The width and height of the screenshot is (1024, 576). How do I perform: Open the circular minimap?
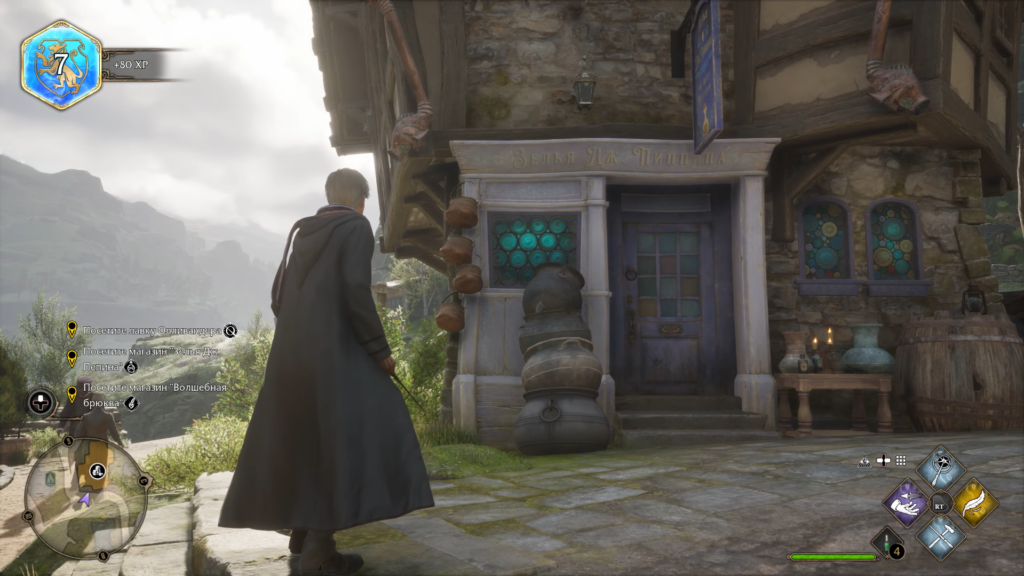pos(85,497)
